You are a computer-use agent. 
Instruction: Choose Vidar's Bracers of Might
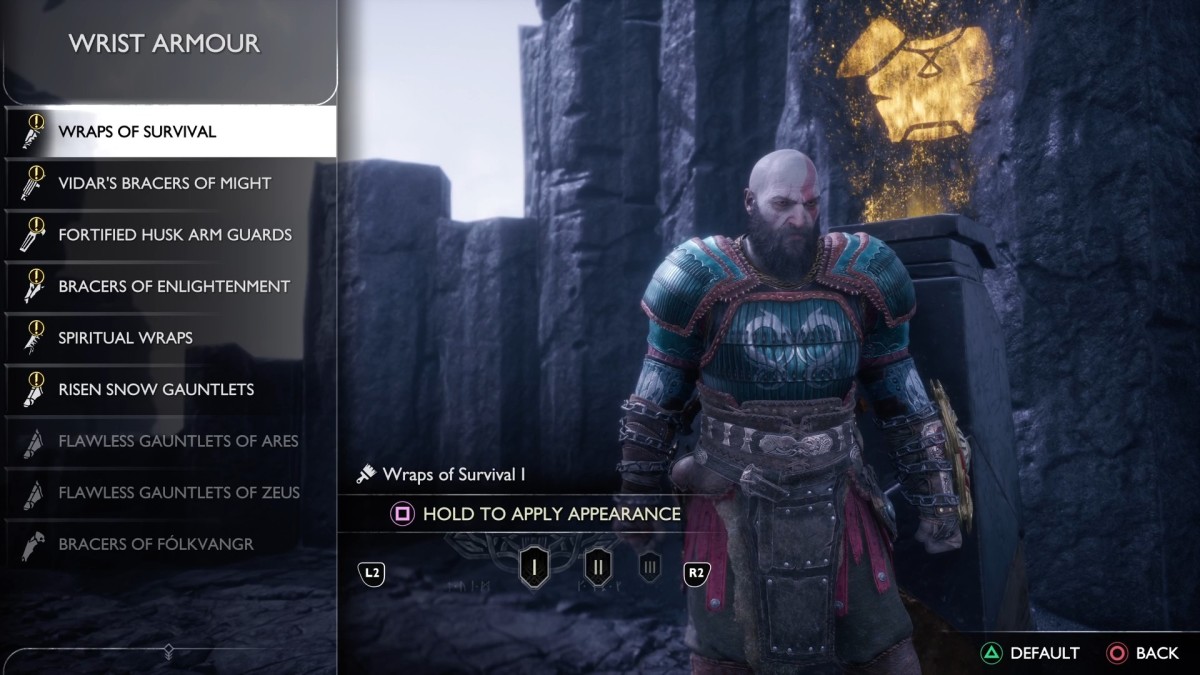(x=165, y=183)
